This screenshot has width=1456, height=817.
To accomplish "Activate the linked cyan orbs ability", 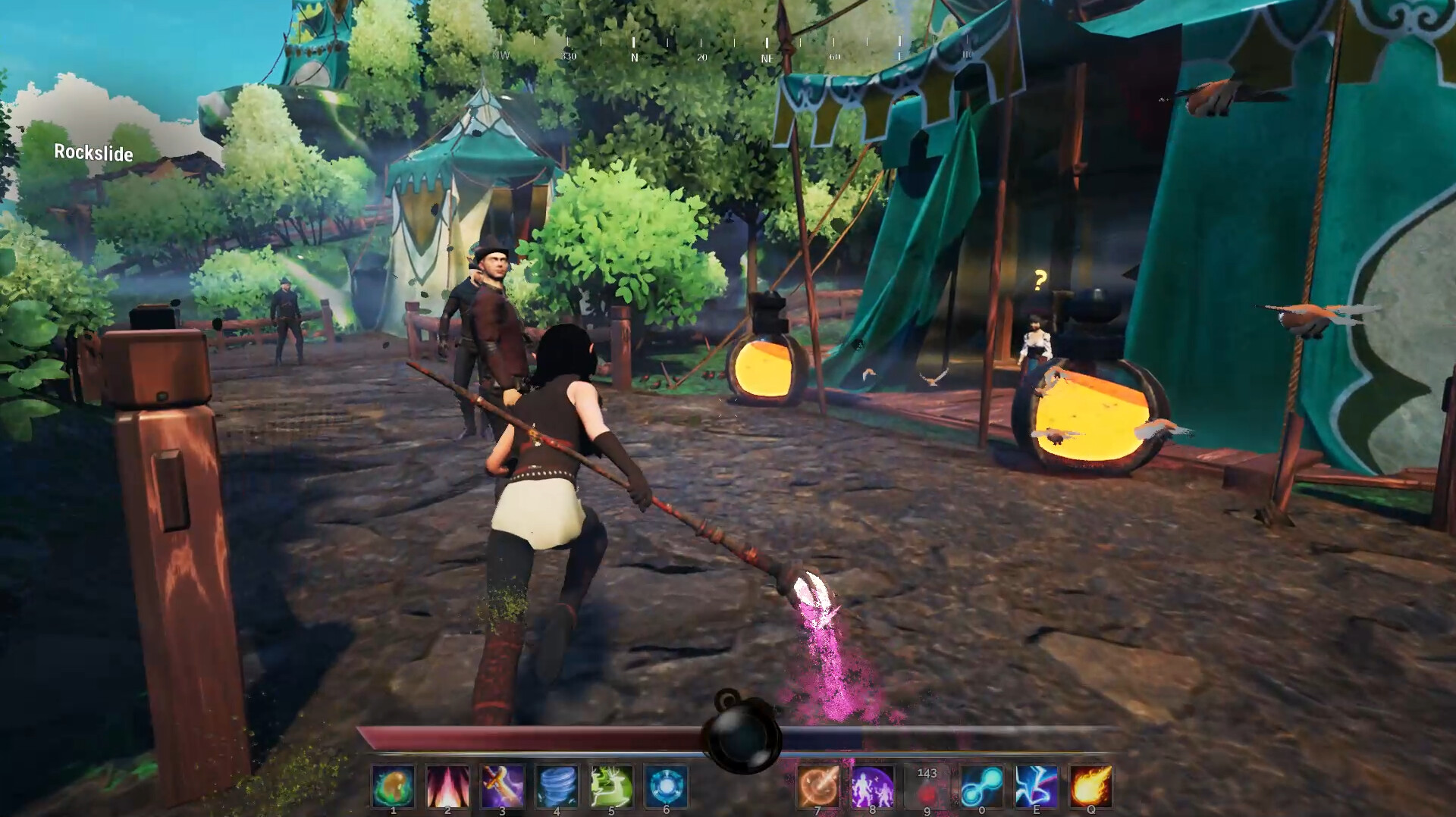I will point(981,786).
